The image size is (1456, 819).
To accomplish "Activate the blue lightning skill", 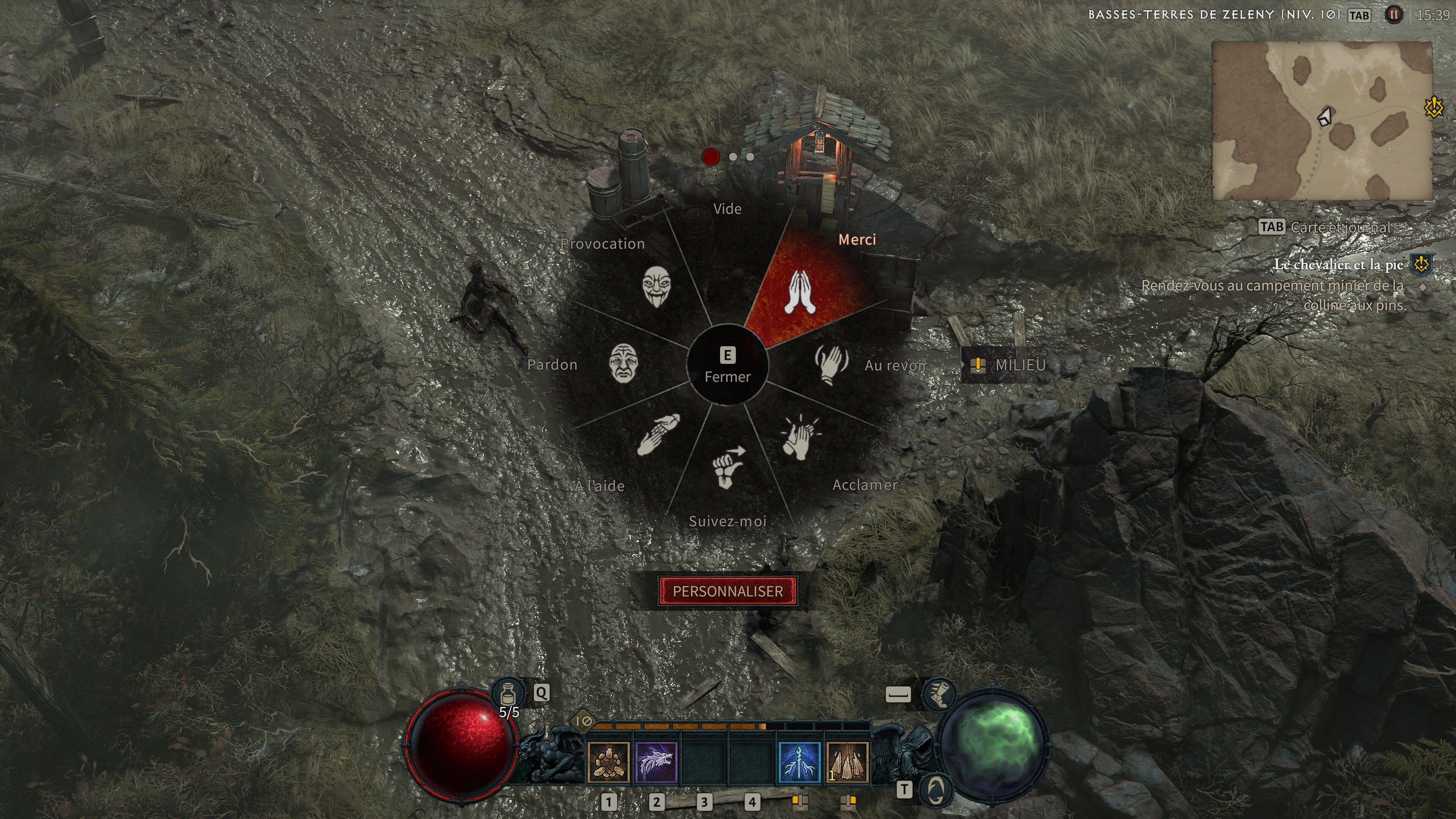I will tap(799, 763).
